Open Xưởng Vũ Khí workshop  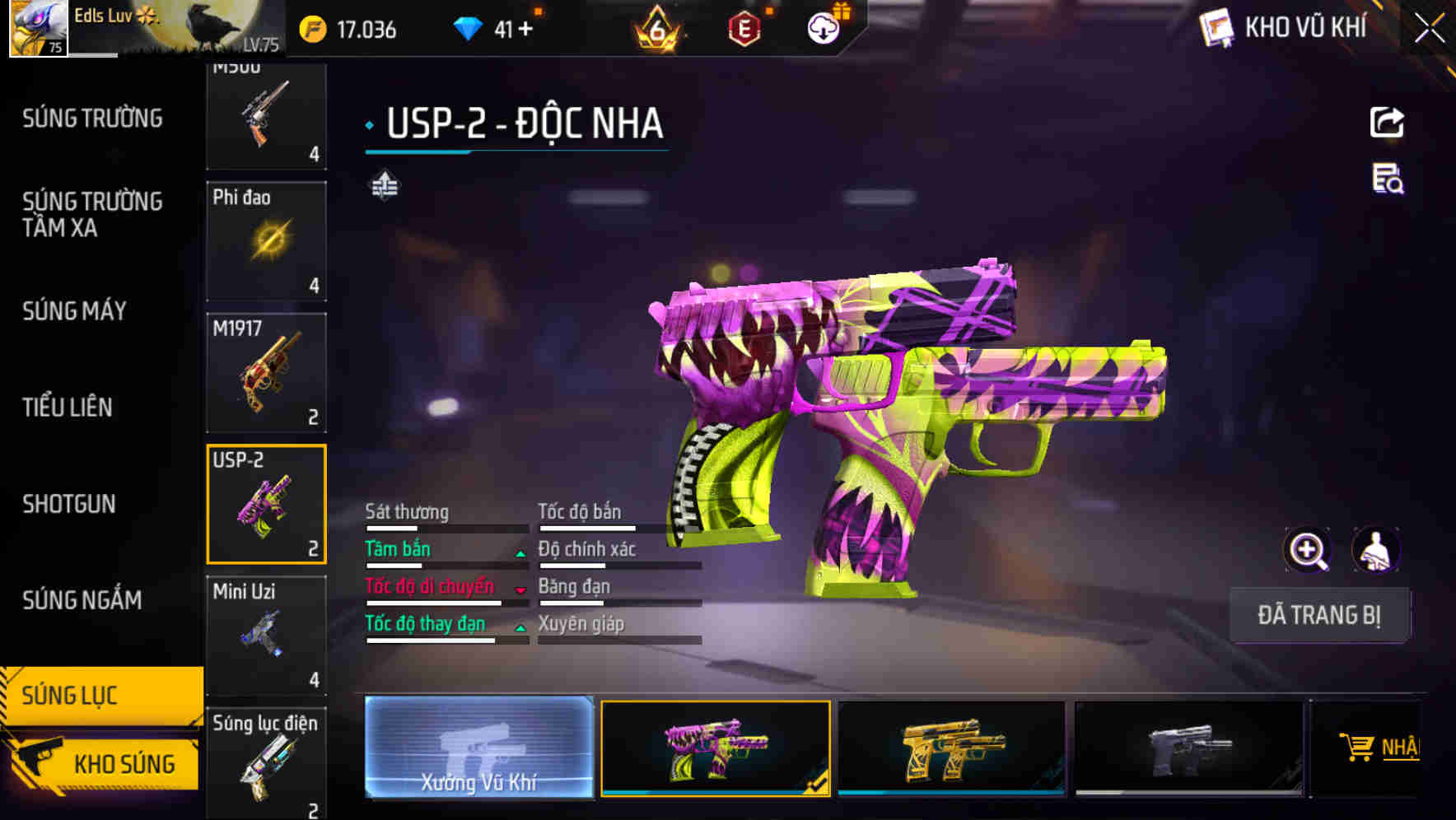tap(478, 749)
